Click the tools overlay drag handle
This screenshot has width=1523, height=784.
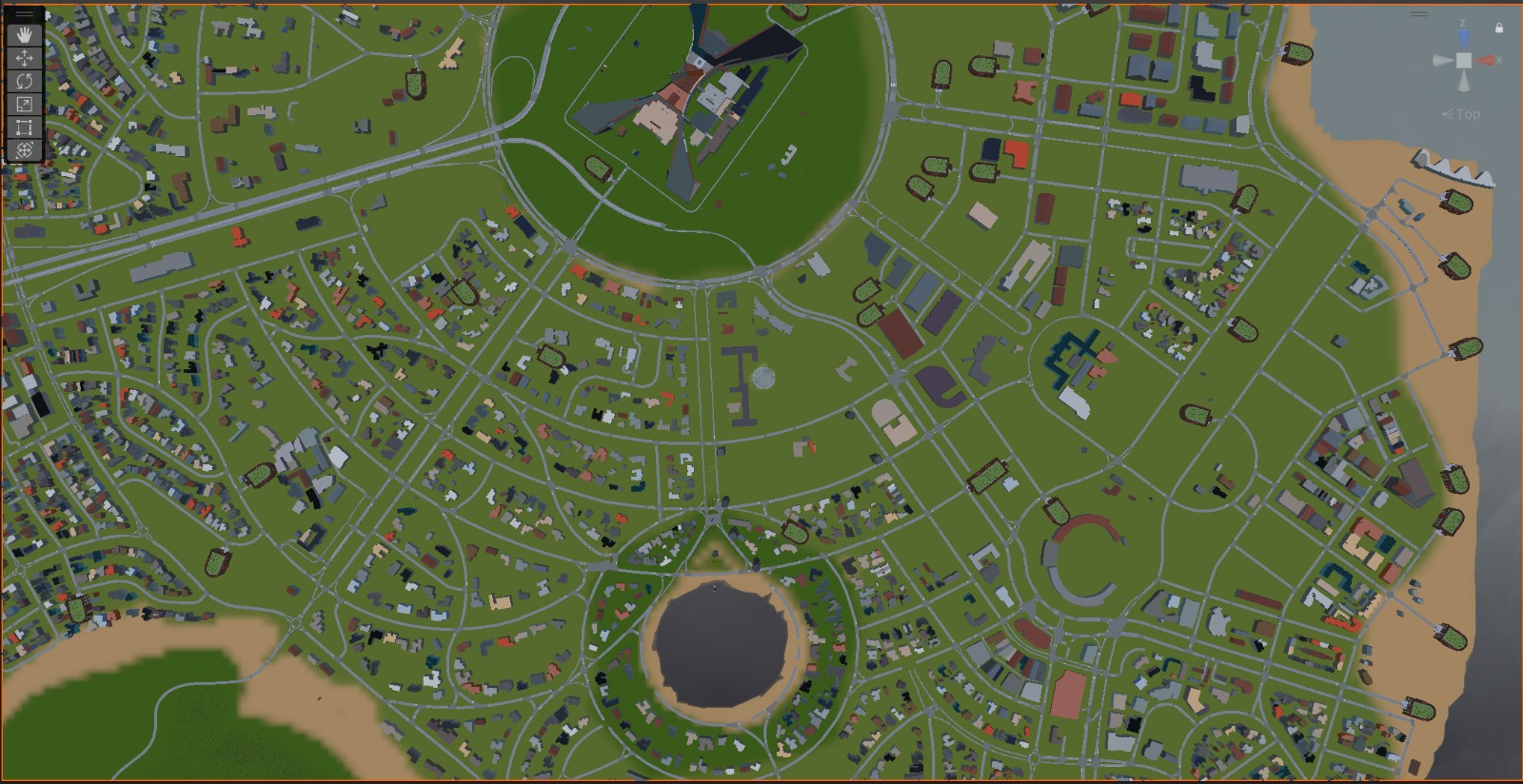tap(25, 15)
